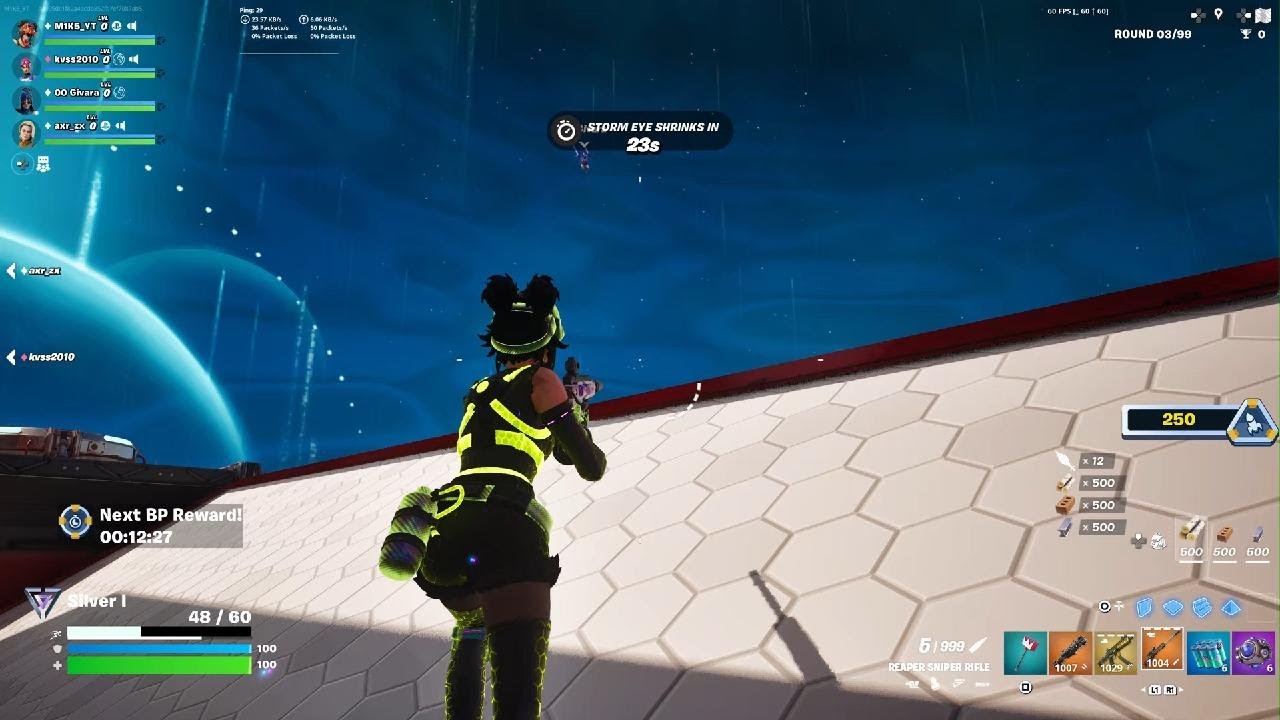Choose the purple gadget hotbar slot
Image resolution: width=1280 pixels, height=720 pixels.
pos(1253,653)
